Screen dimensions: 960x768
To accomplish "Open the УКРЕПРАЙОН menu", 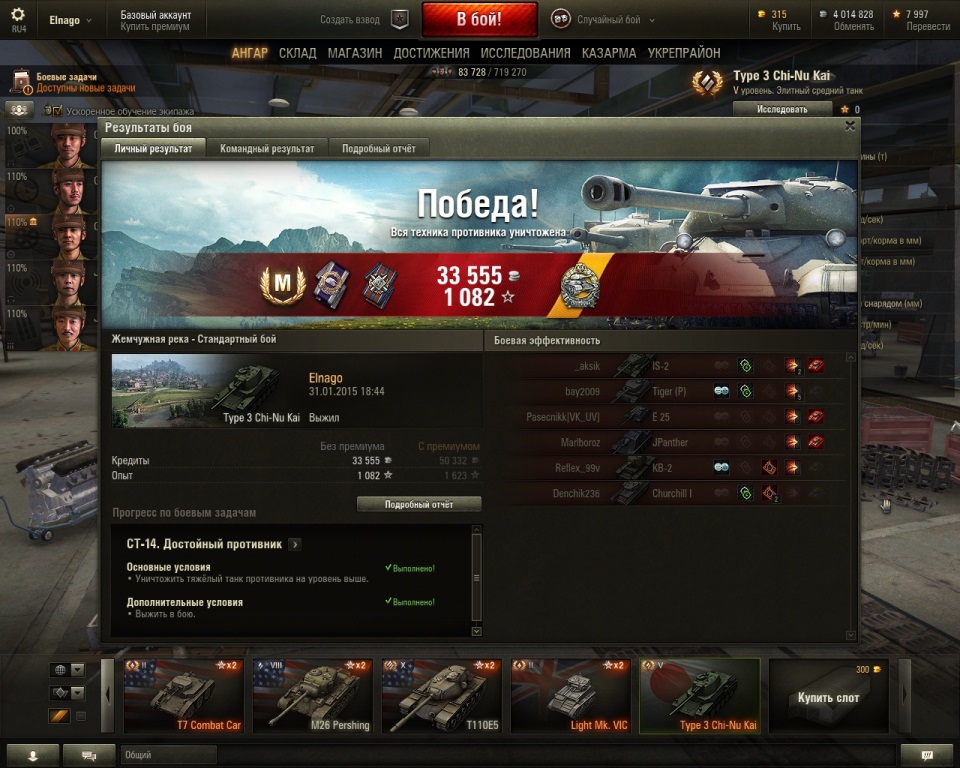I will point(684,53).
